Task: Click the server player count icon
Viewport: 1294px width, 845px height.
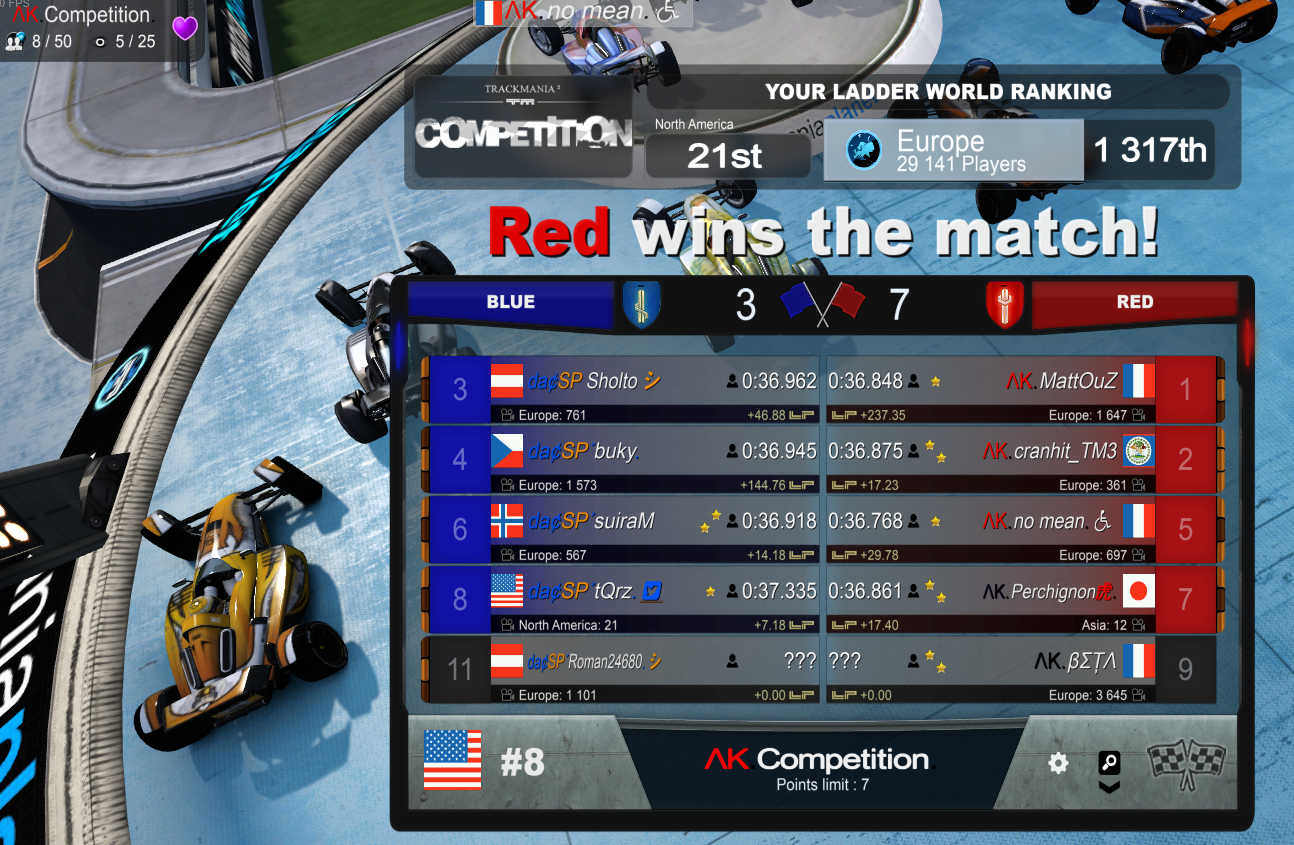Action: click(x=15, y=42)
